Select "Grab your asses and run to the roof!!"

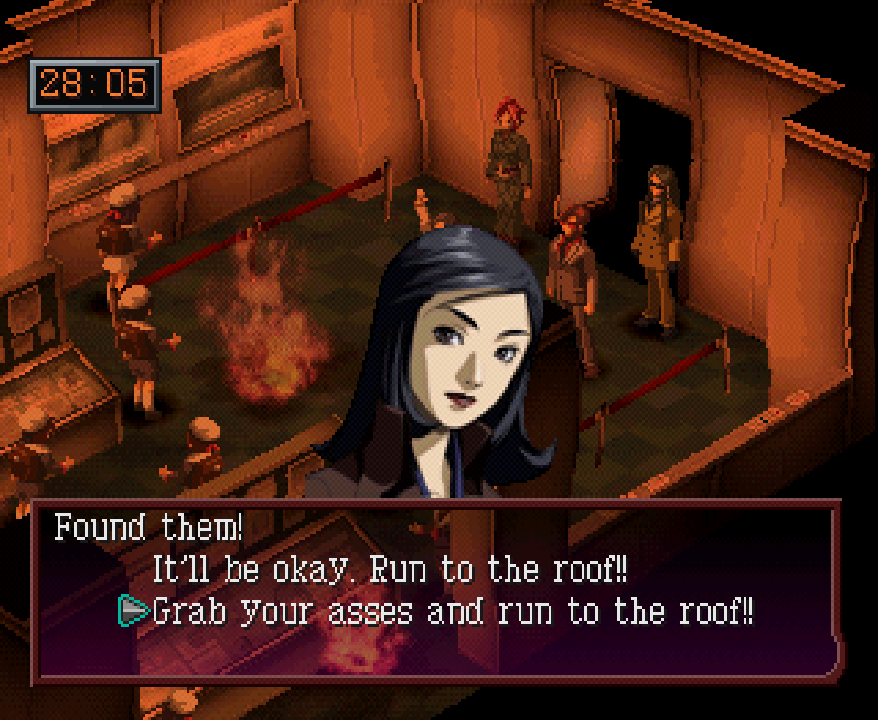pos(452,612)
